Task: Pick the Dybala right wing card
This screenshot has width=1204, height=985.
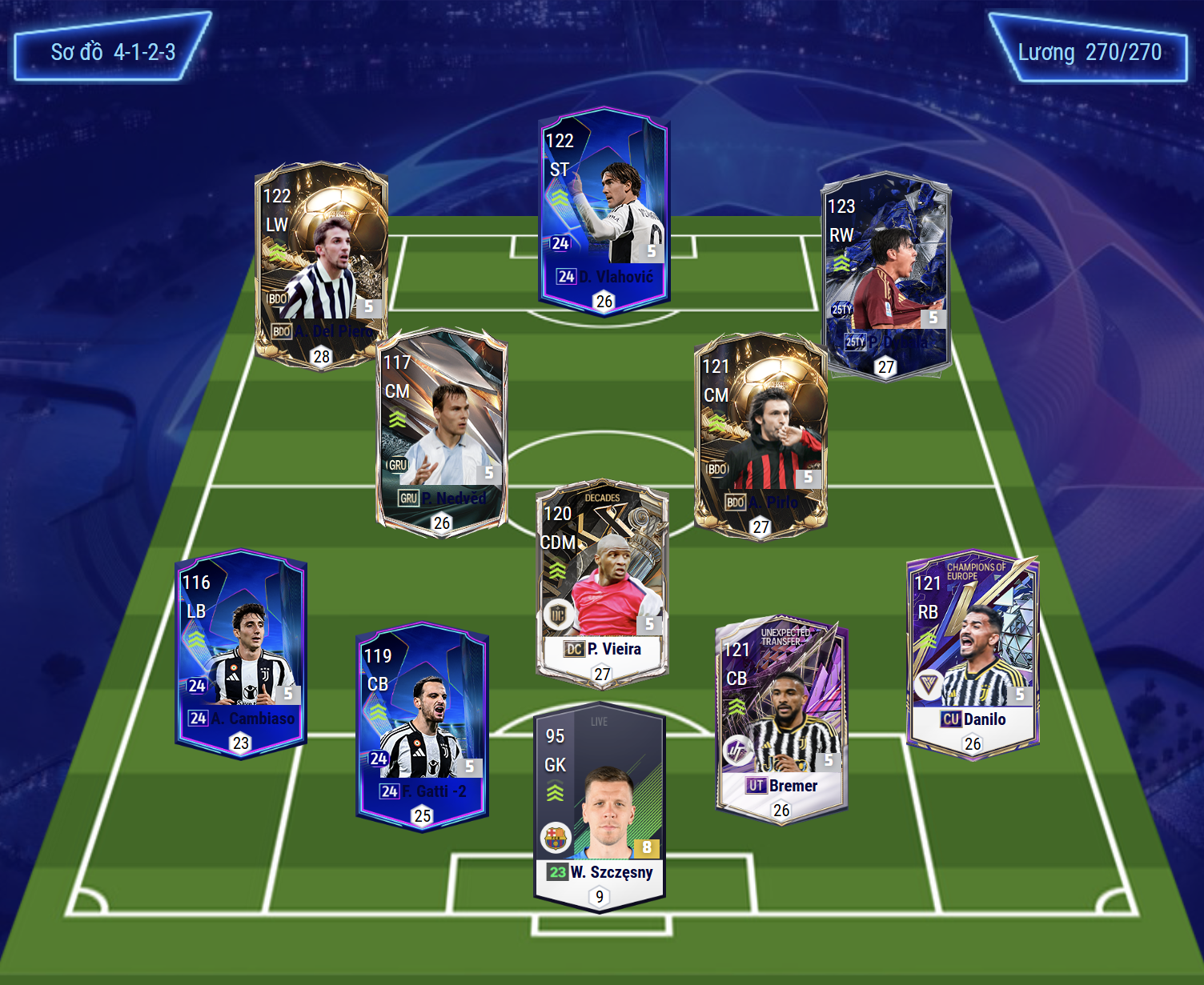Action: 886,276
